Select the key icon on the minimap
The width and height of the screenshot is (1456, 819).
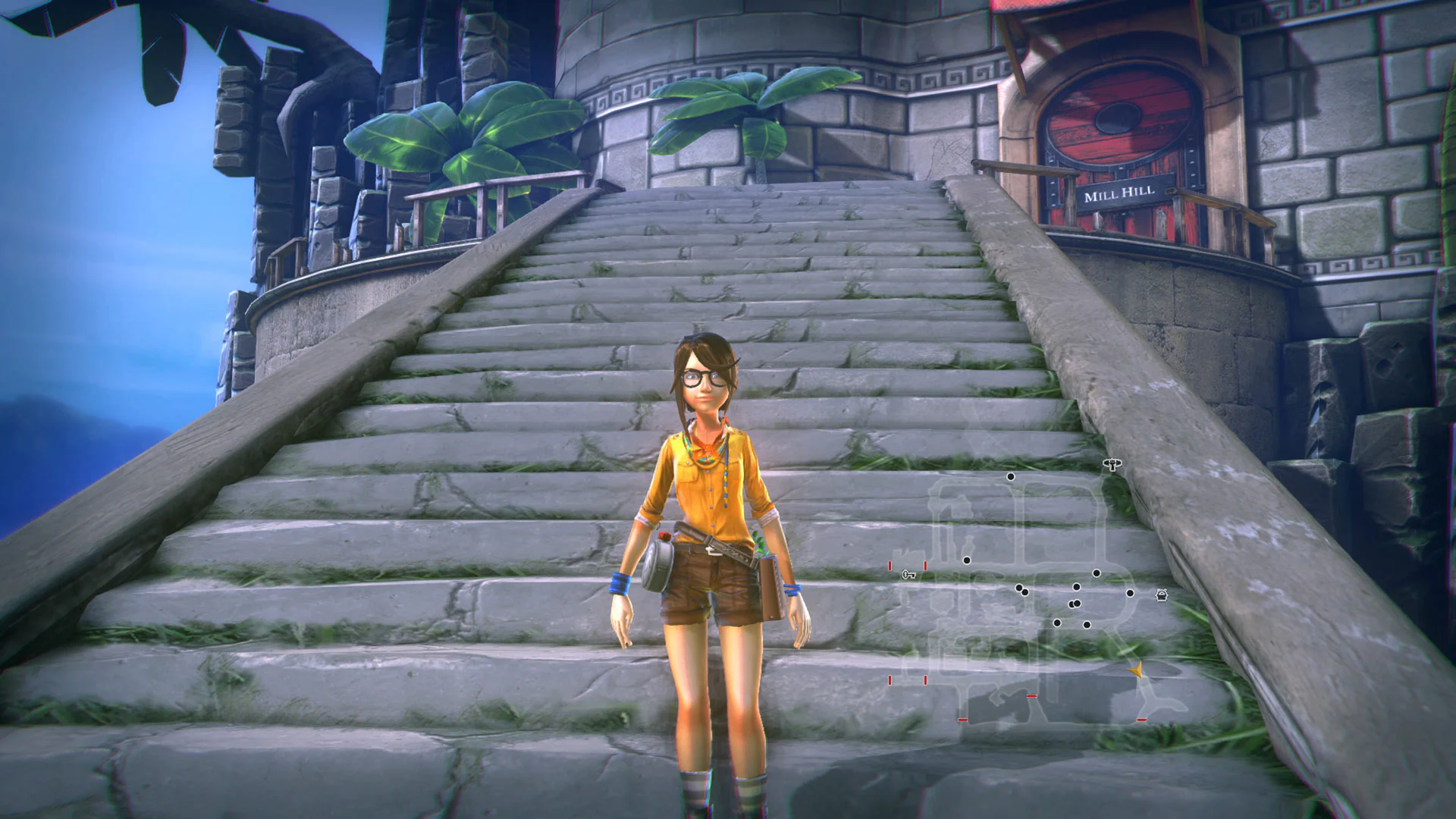click(x=907, y=576)
